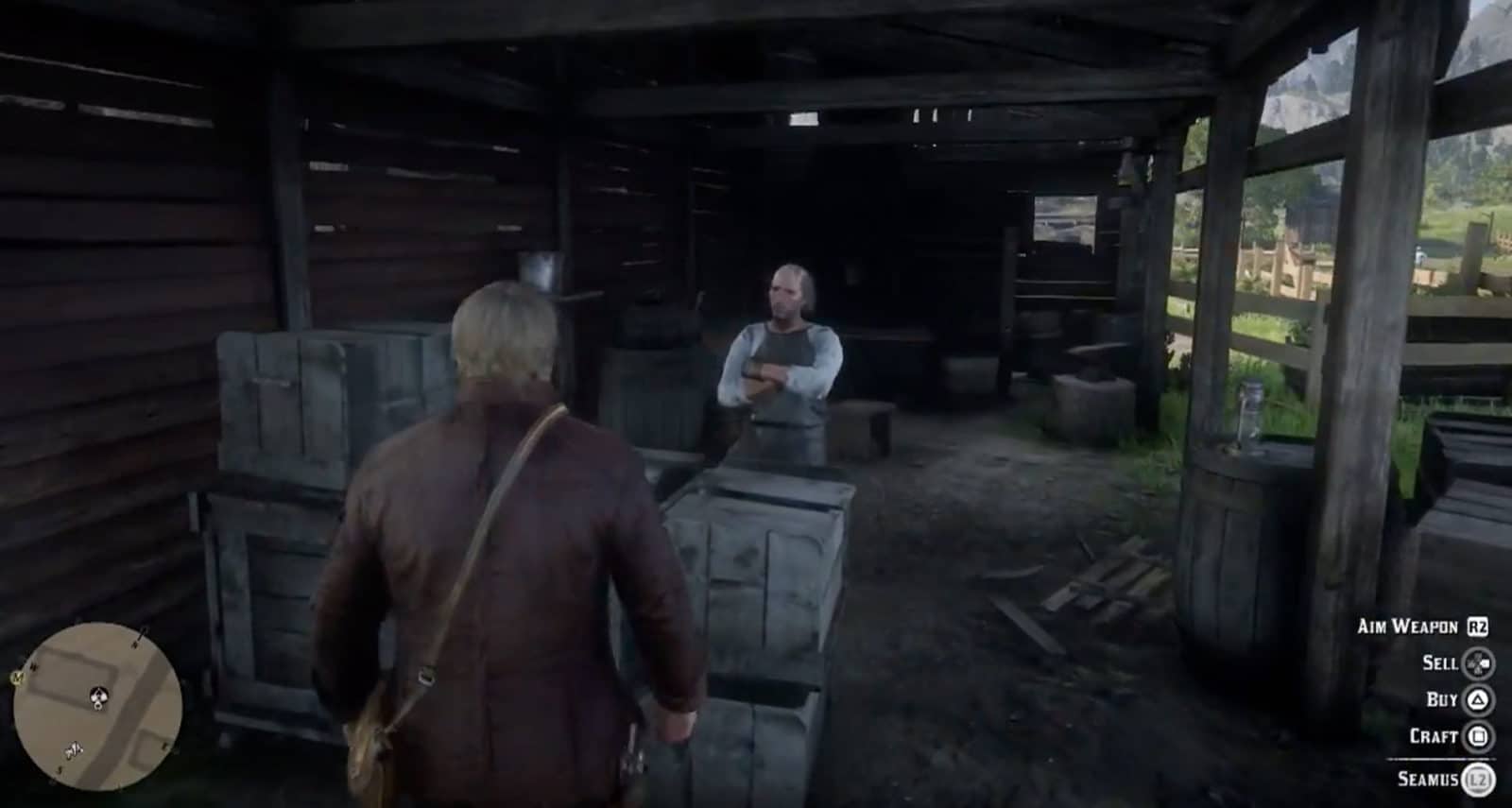Screen dimensions: 1512x808
Task: Click the d-pad icon next to Sell
Action: click(x=1478, y=663)
